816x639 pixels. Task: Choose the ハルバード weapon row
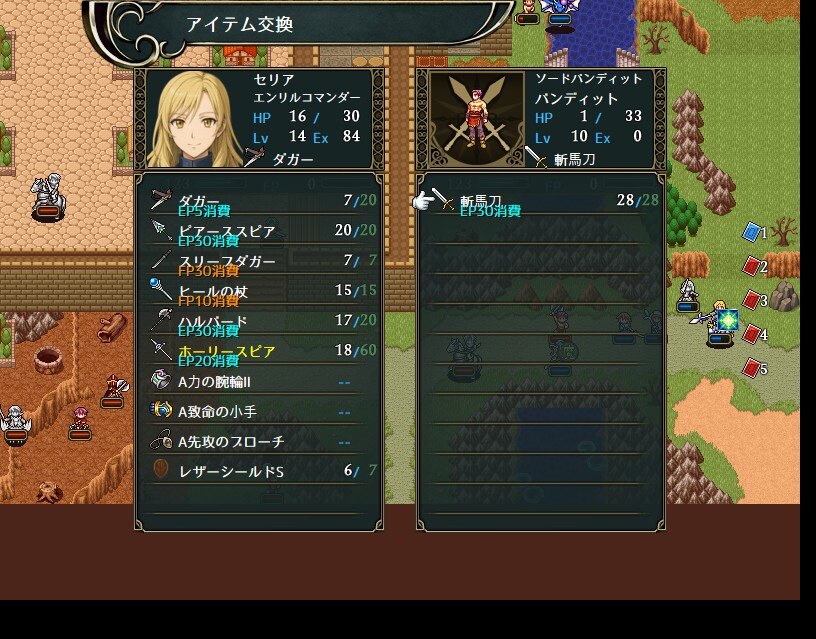258,321
